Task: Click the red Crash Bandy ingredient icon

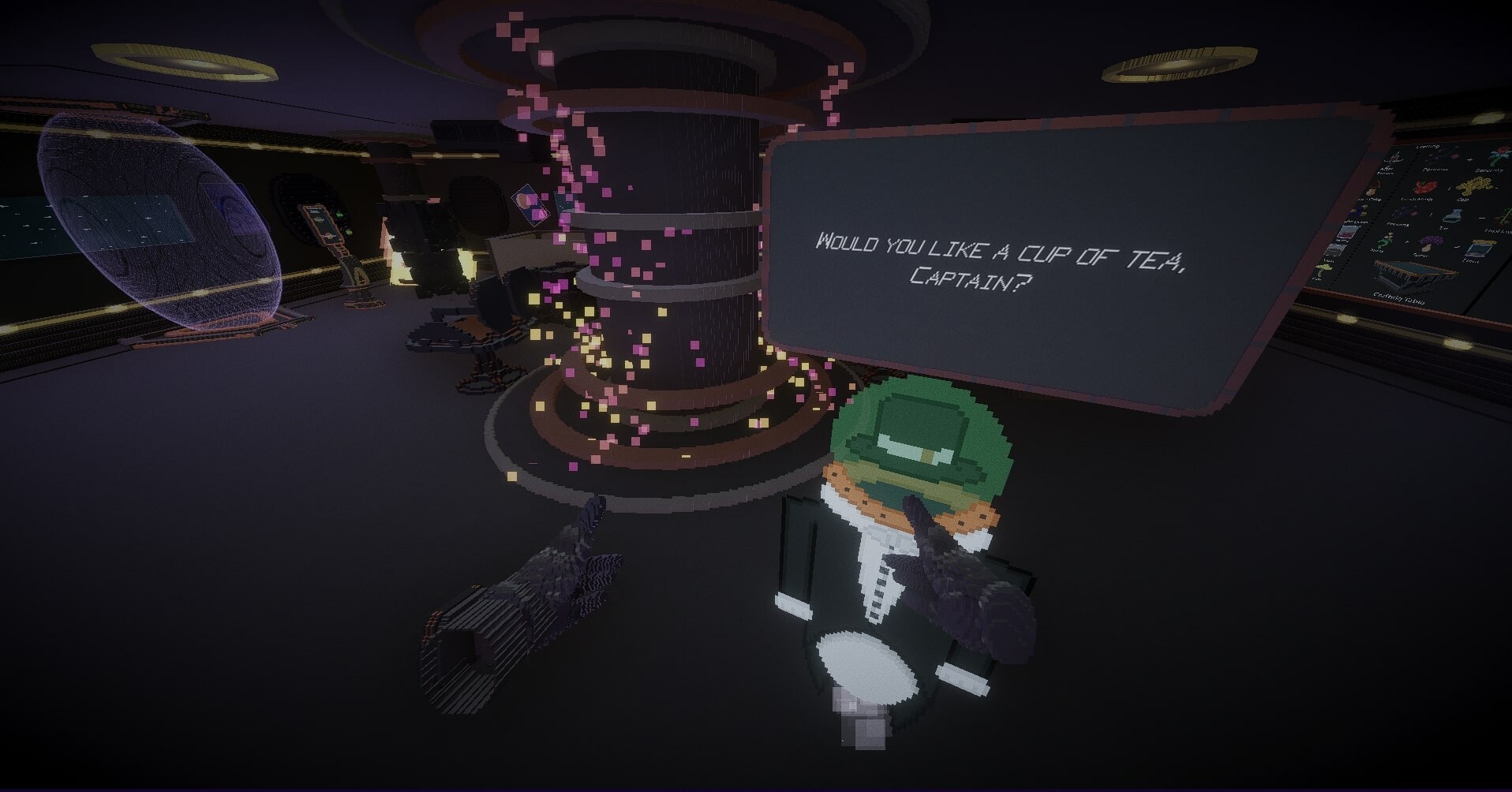Action: [1424, 185]
